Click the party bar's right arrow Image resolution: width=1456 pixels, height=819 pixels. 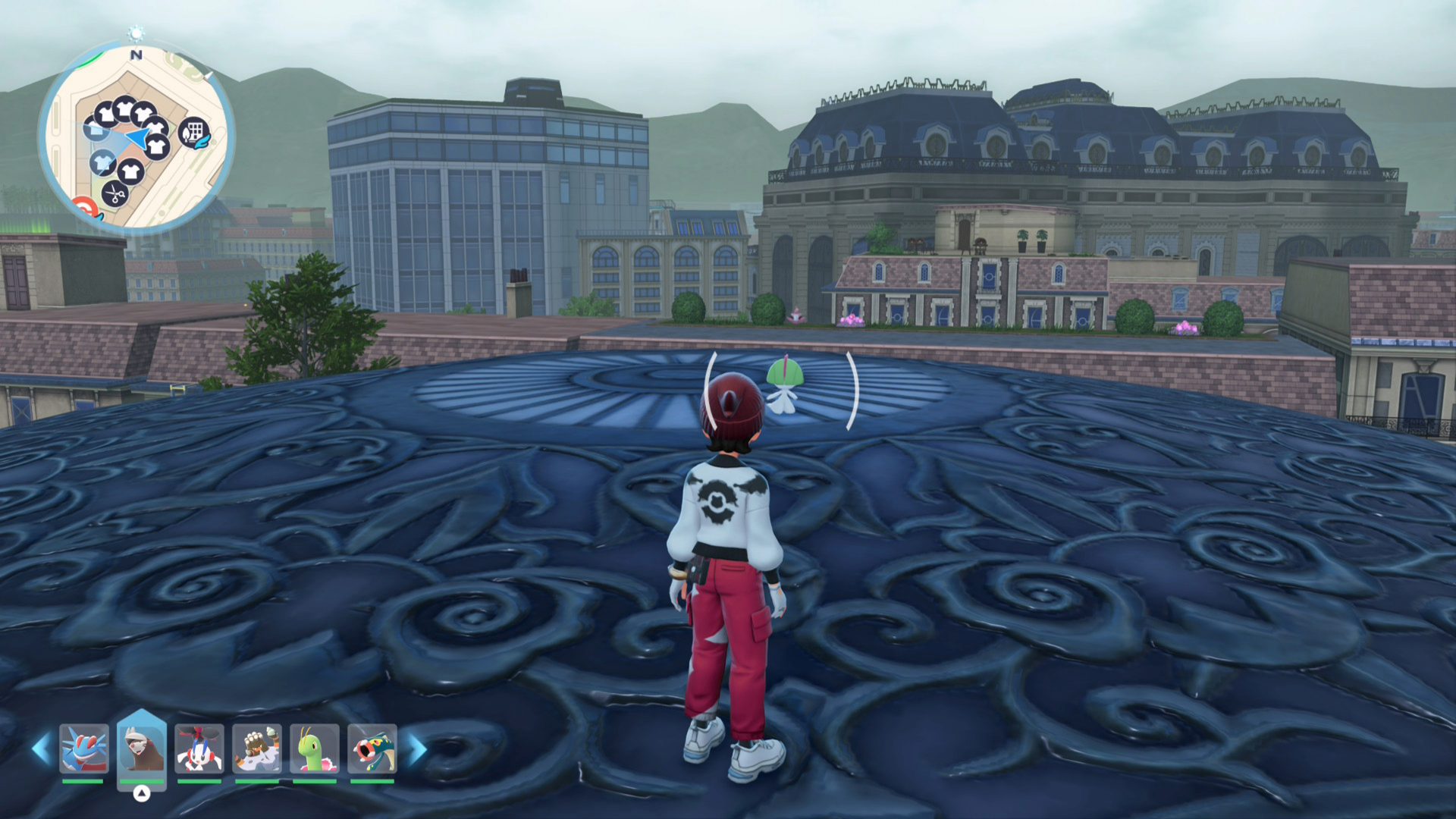click(x=417, y=749)
